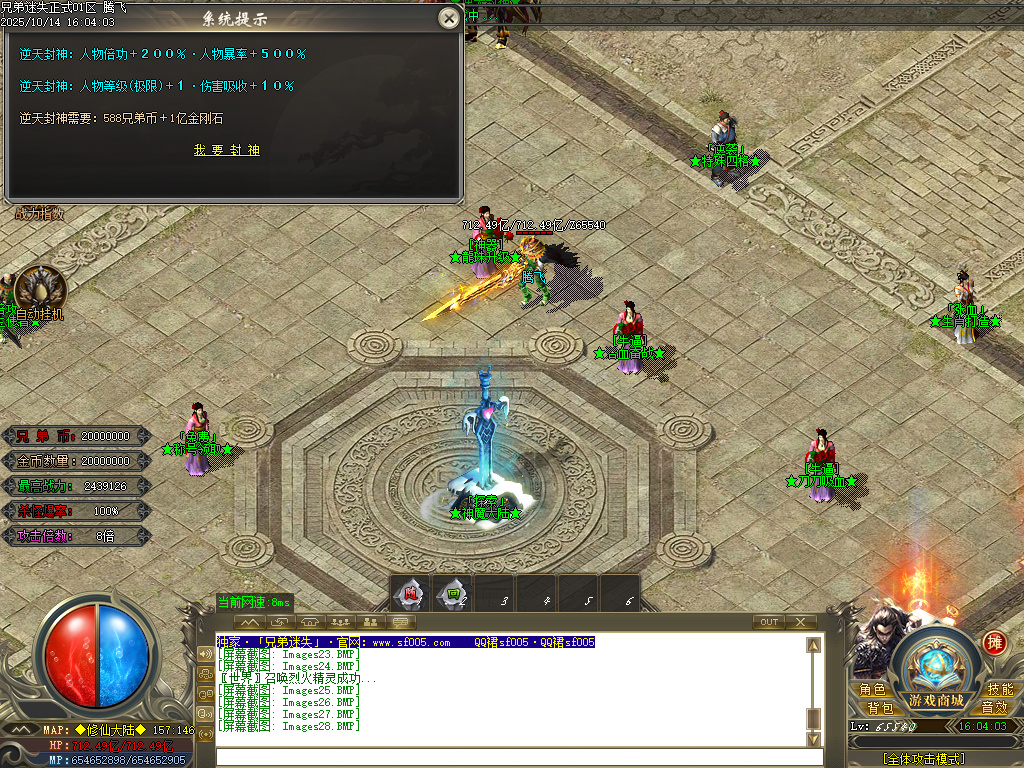Image resolution: width=1024 pixels, height=768 pixels.
Task: Close the 系统提示 dialog window
Action: coord(448,18)
